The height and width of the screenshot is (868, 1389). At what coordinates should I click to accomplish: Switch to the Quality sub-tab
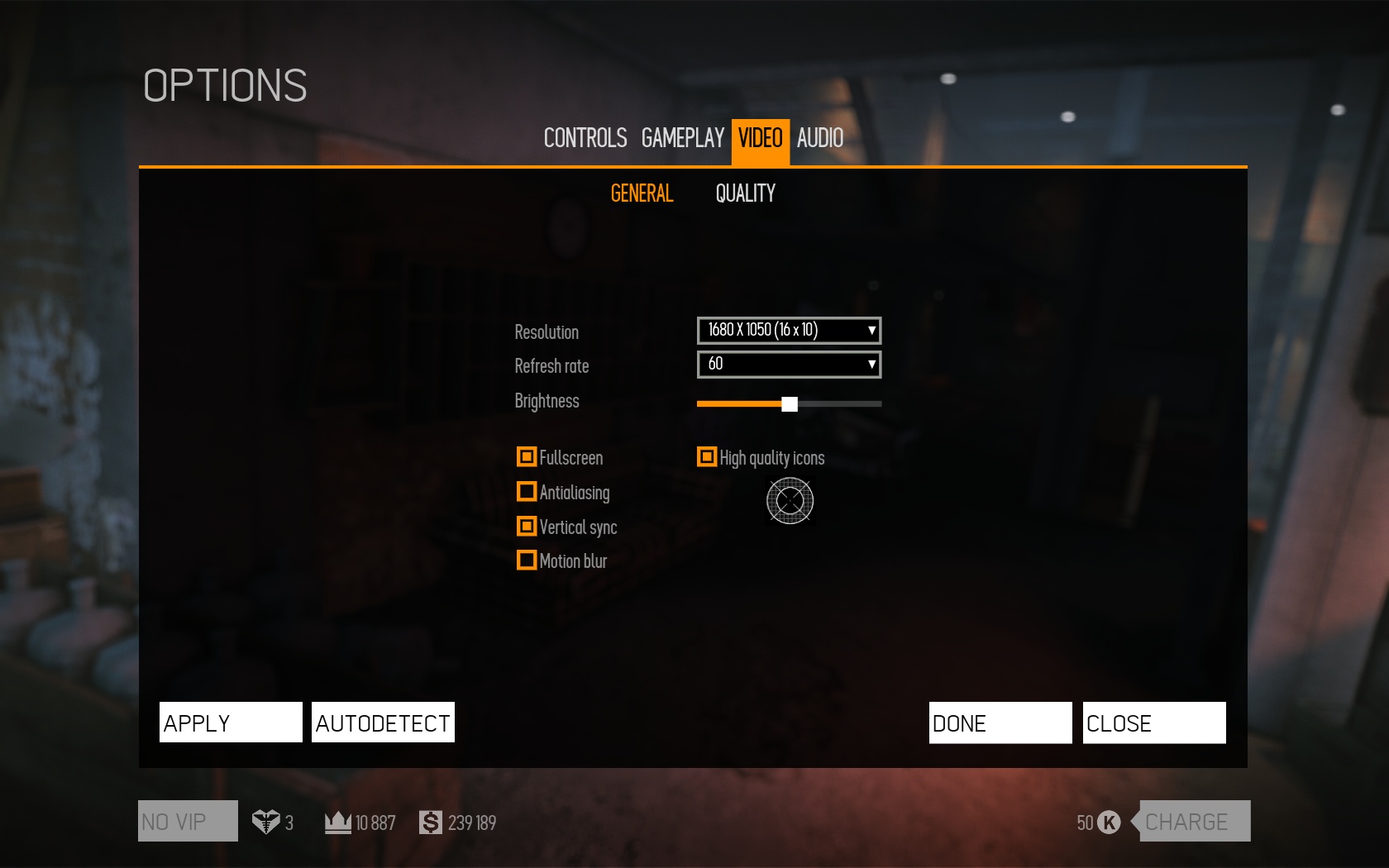(x=745, y=193)
